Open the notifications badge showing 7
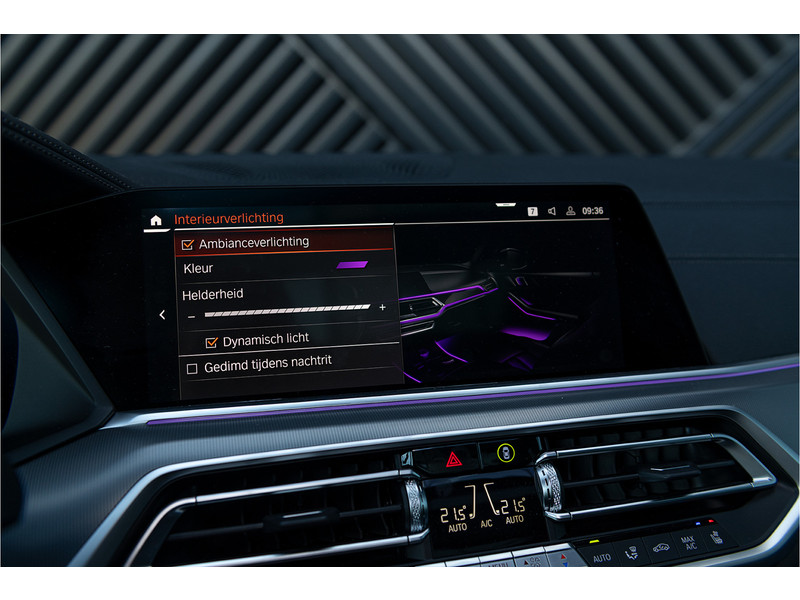 tap(532, 211)
